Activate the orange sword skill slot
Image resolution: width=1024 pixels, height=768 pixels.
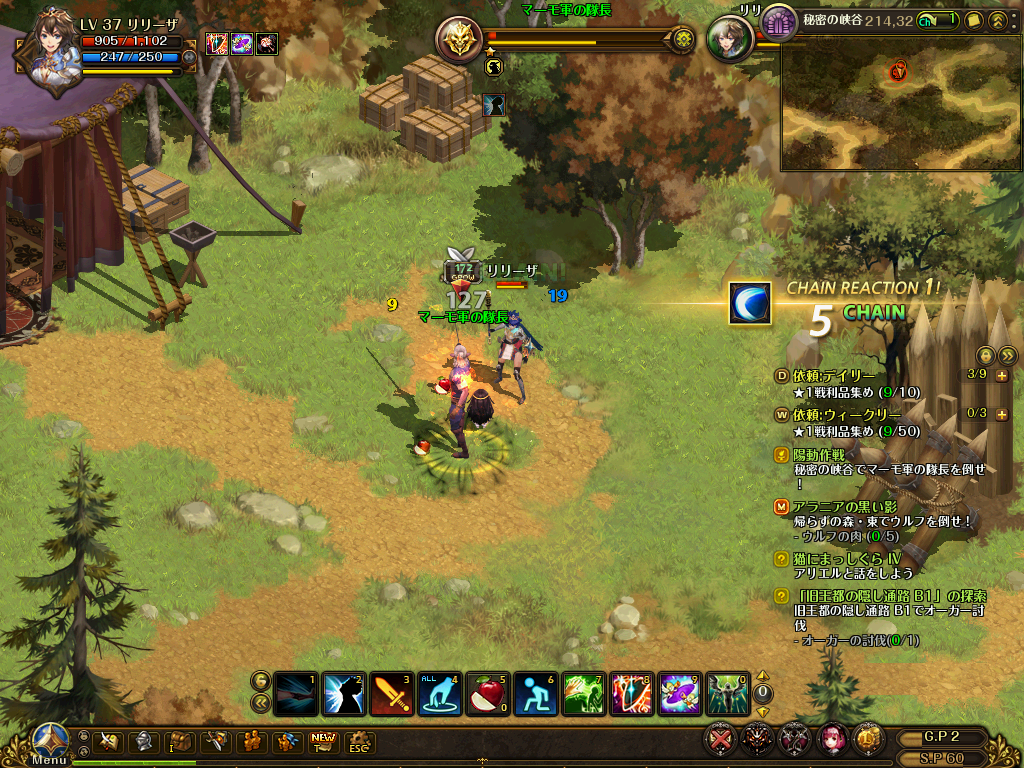[x=391, y=693]
